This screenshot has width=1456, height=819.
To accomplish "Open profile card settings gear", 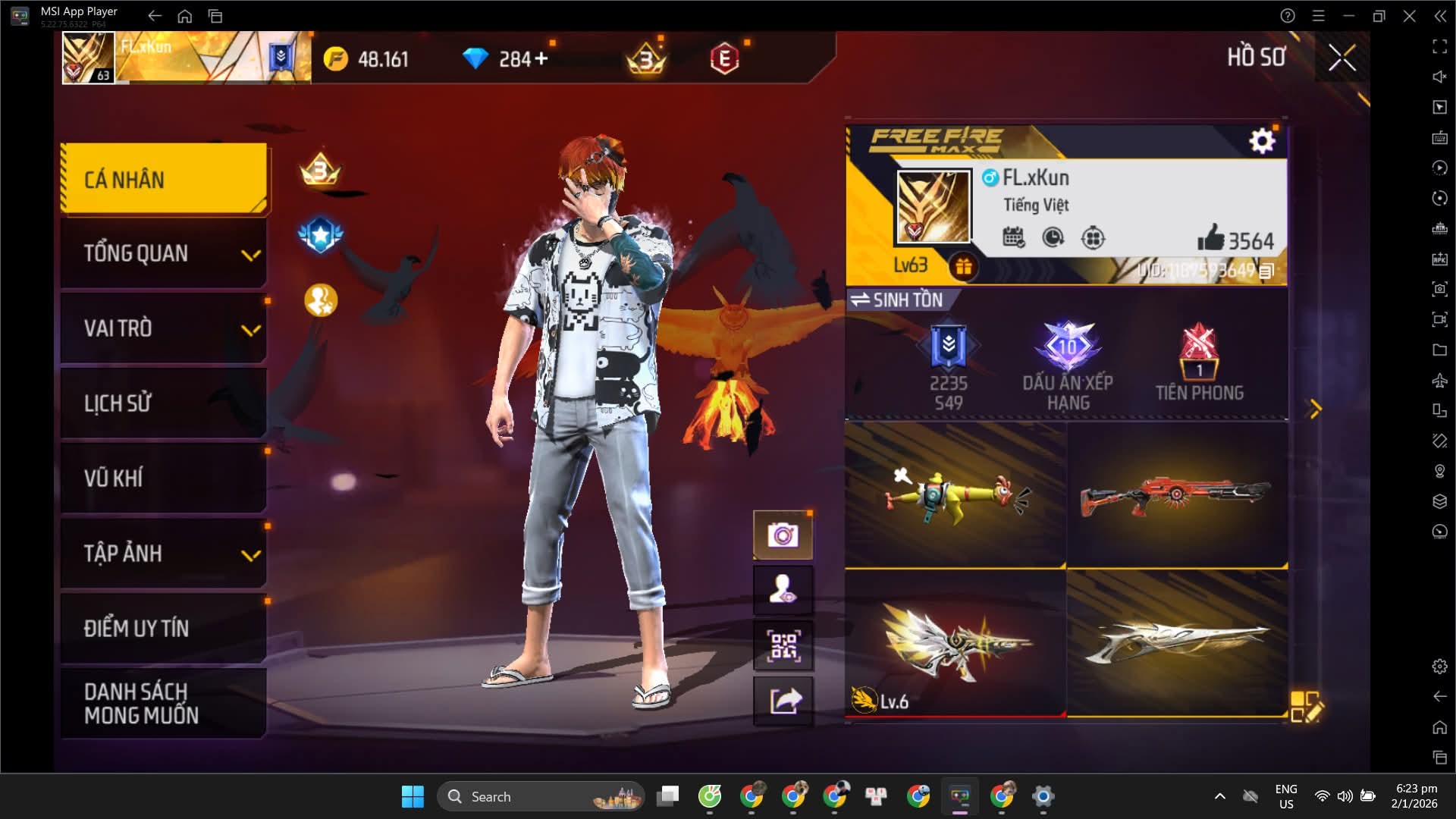I will pos(1262,141).
